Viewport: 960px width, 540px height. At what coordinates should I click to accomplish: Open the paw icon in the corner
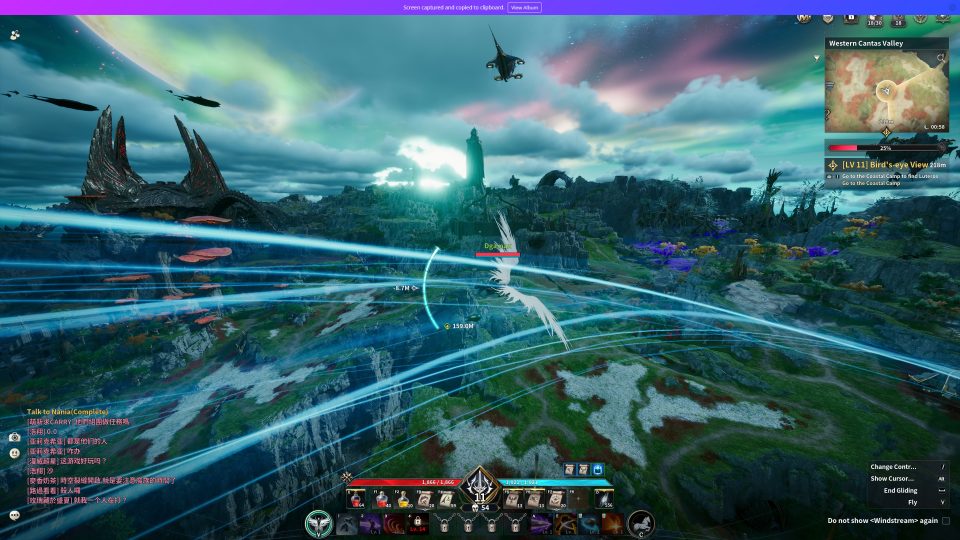click(x=15, y=34)
